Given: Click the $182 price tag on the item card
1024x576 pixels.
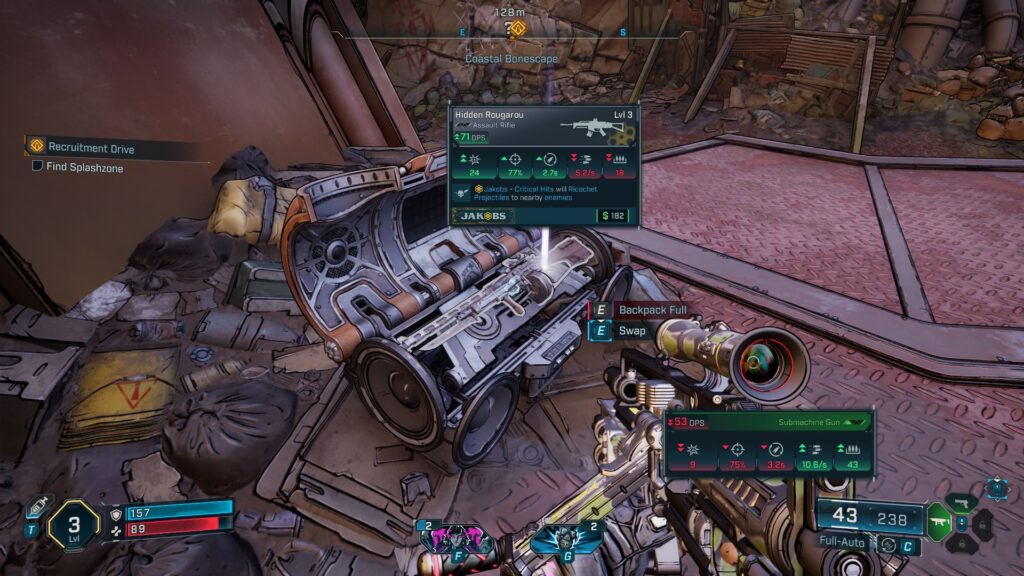Looking at the screenshot, I should click(x=615, y=216).
